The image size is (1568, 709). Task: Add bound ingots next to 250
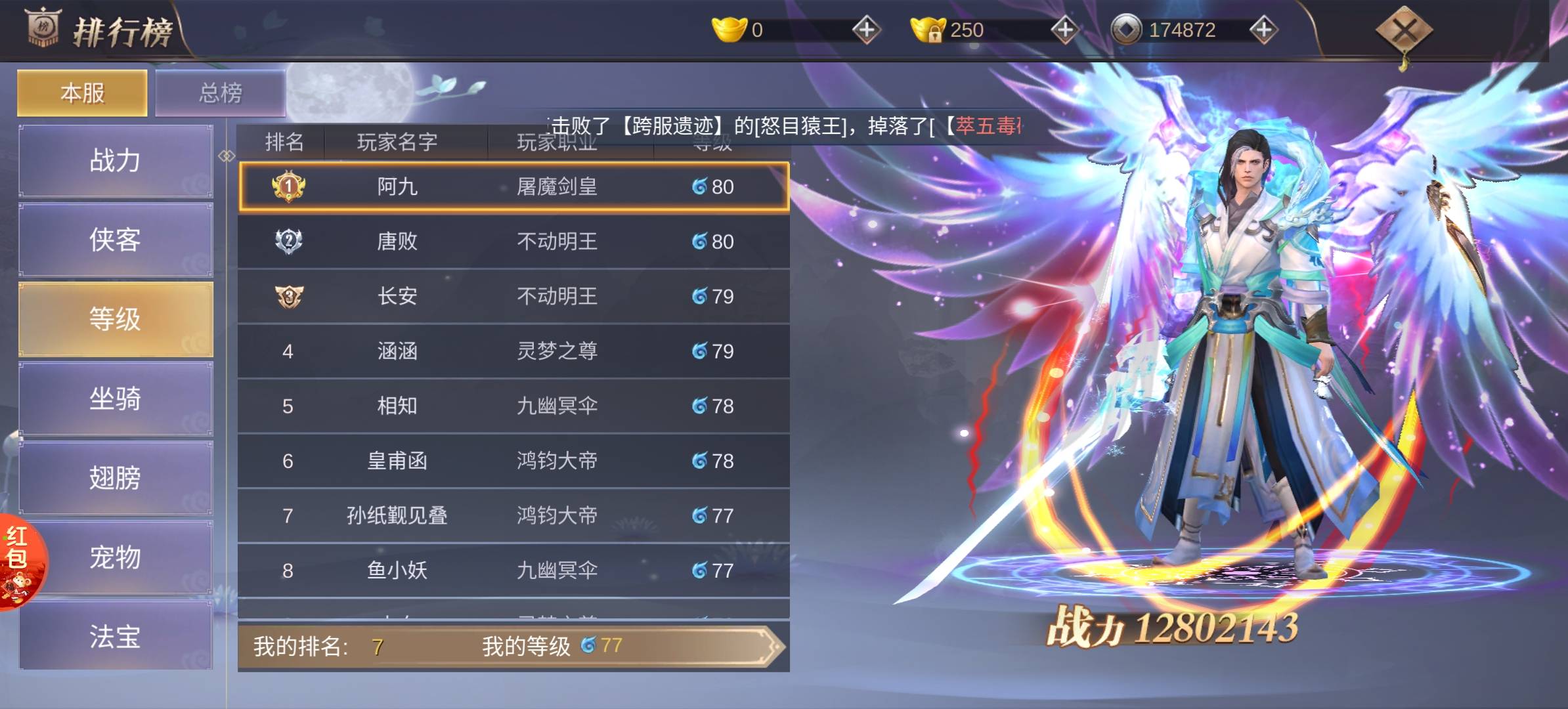click(1064, 30)
